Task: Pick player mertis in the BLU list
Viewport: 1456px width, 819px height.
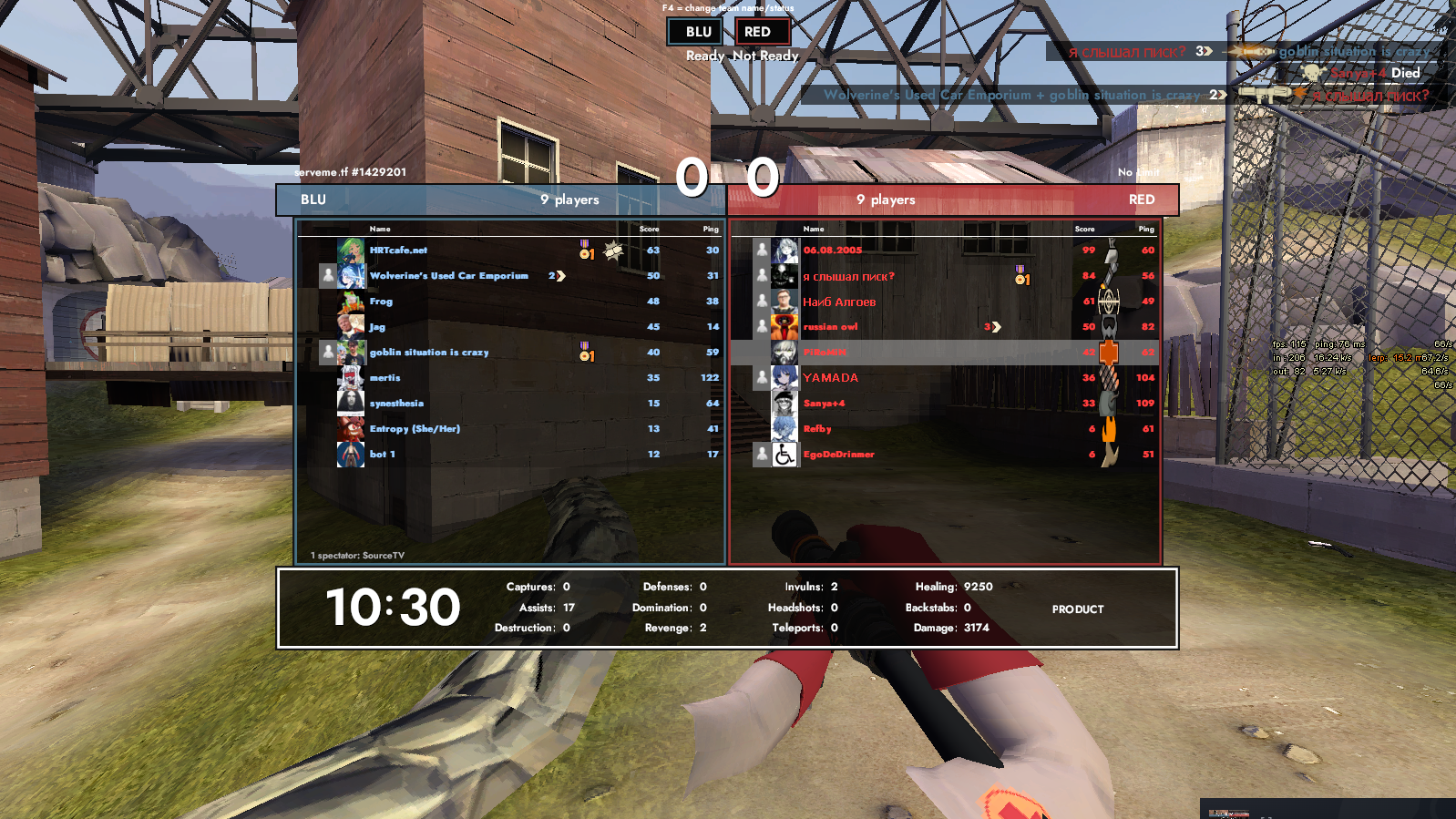Action: (385, 378)
